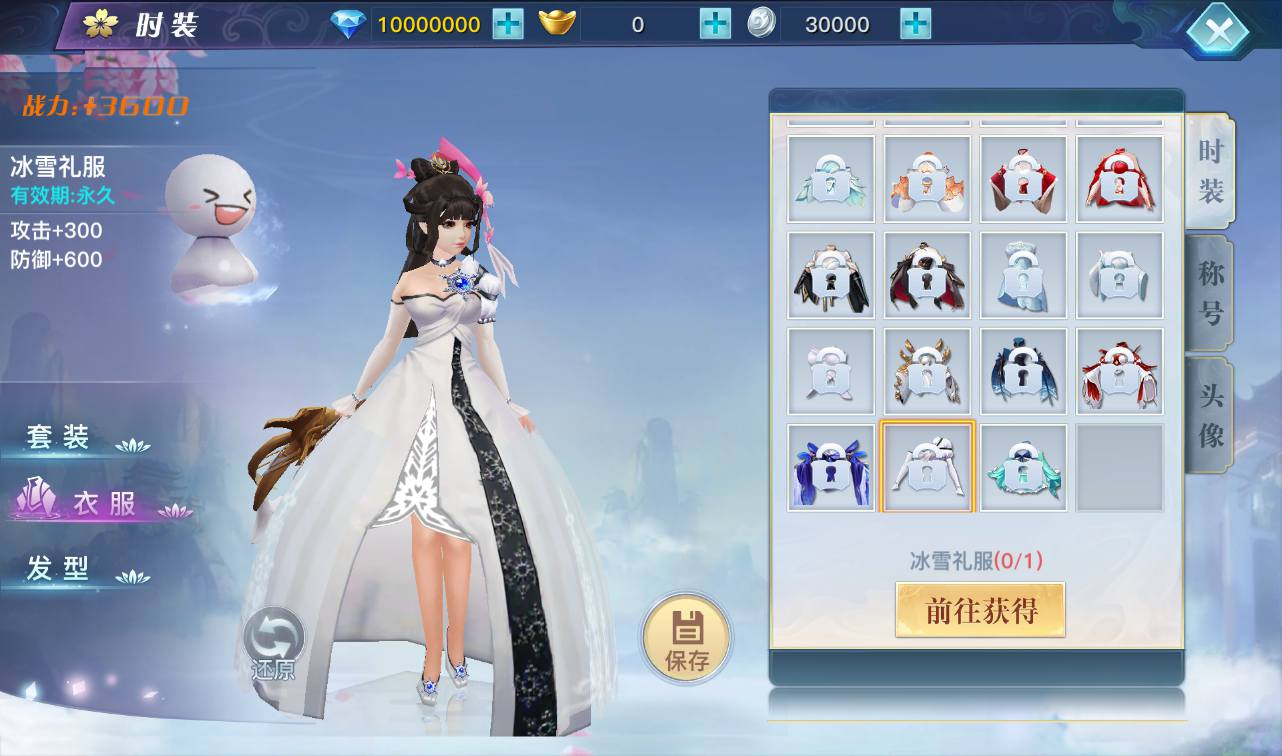Image resolution: width=1282 pixels, height=756 pixels.
Task: Switch to the 时装 tab
Action: pyautogui.click(x=1210, y=171)
